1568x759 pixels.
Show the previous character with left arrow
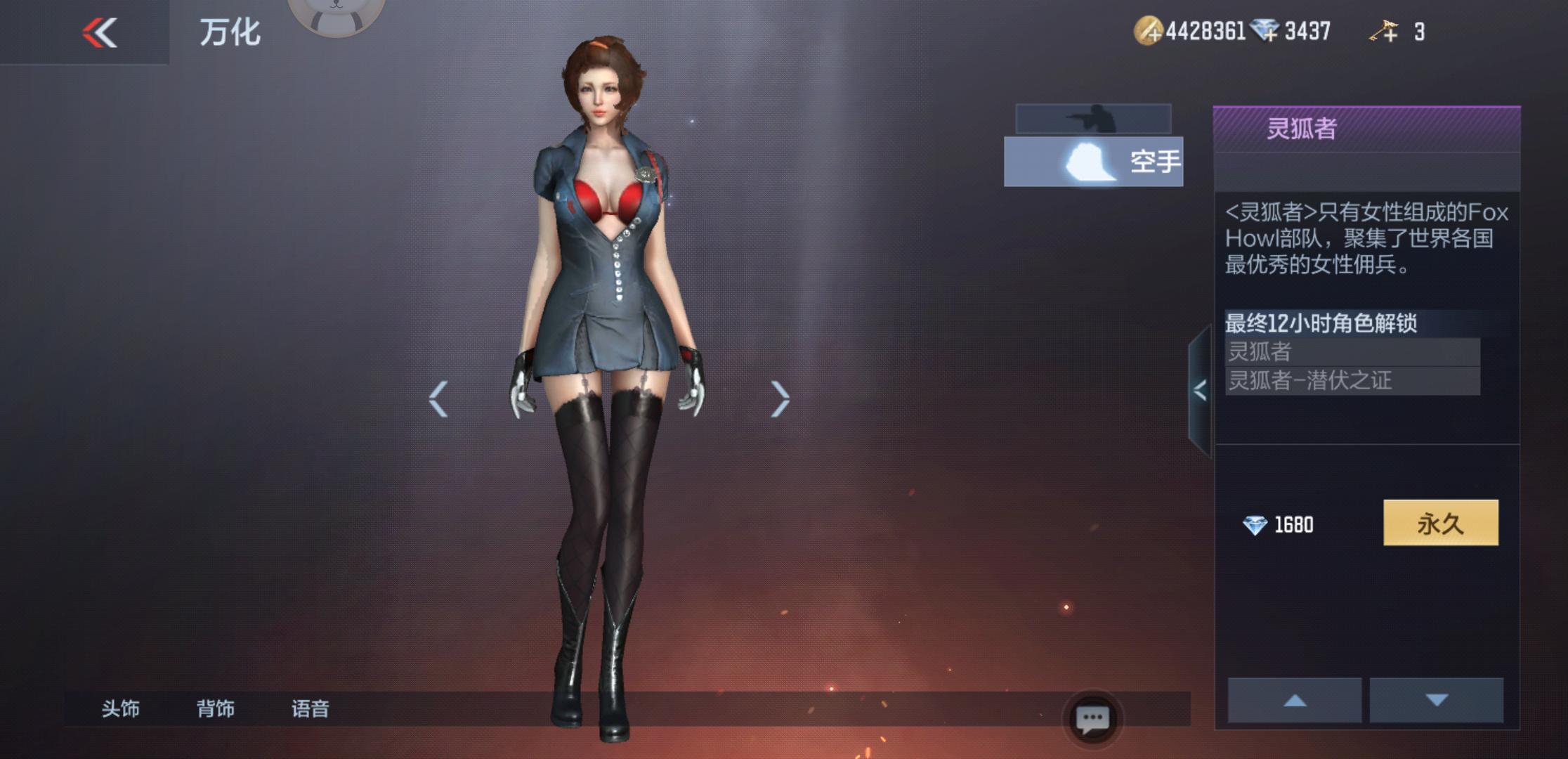coord(438,399)
